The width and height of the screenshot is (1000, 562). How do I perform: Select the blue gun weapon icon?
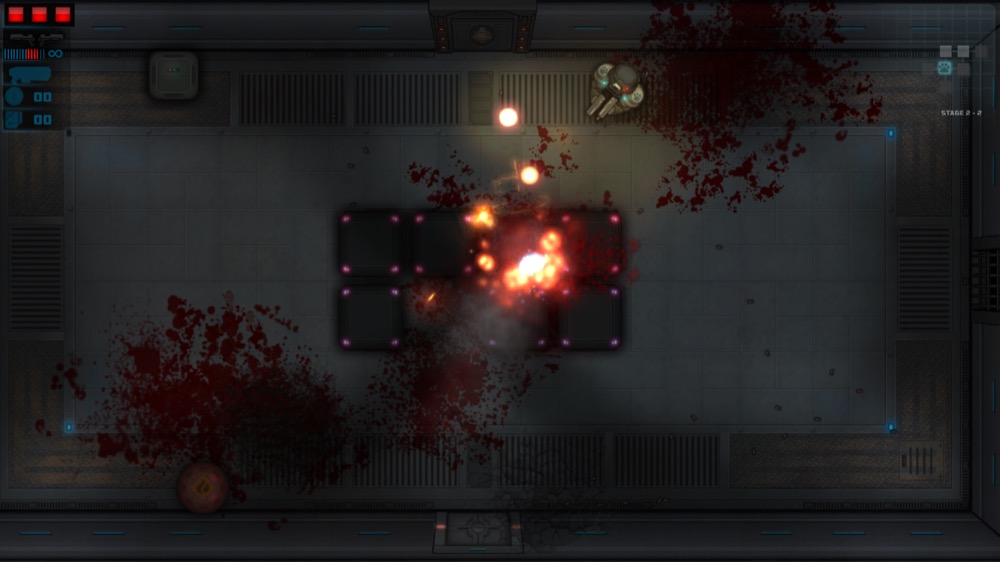[x=28, y=73]
